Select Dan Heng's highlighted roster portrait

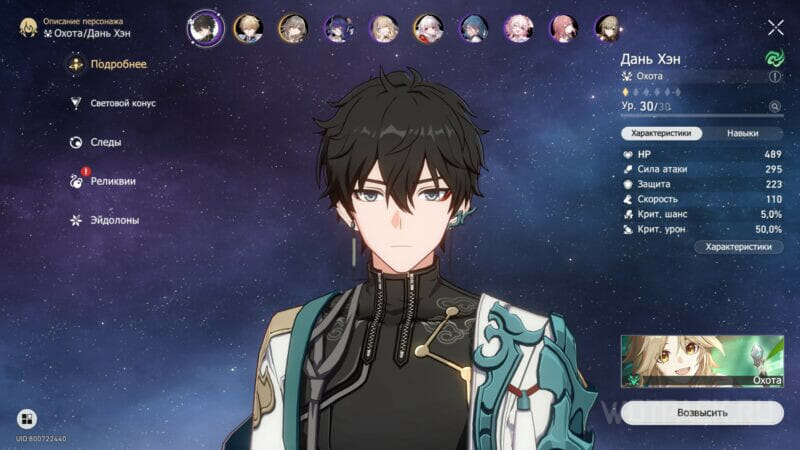201,27
